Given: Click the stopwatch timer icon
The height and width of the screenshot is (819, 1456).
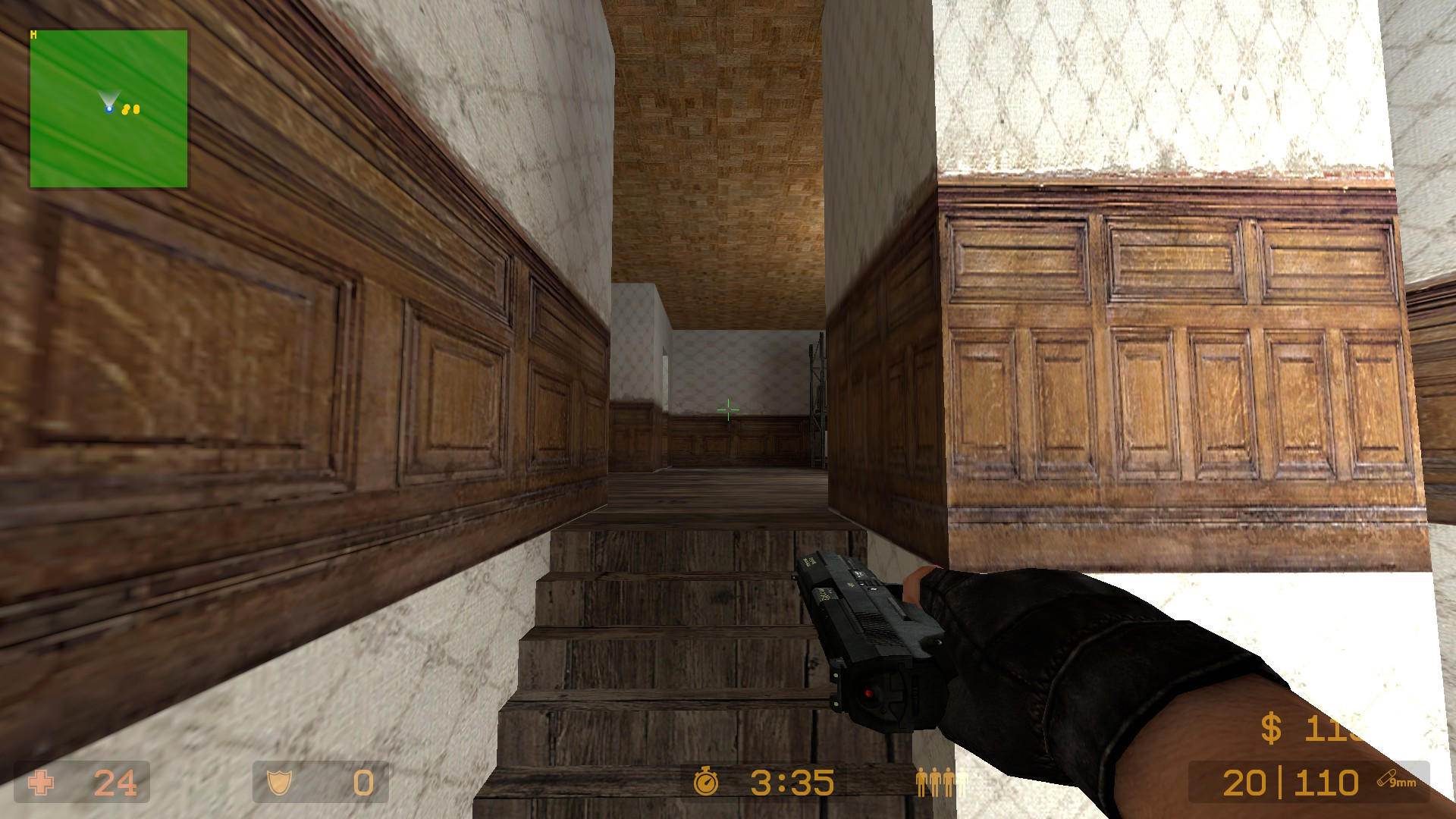Looking at the screenshot, I should tap(707, 780).
